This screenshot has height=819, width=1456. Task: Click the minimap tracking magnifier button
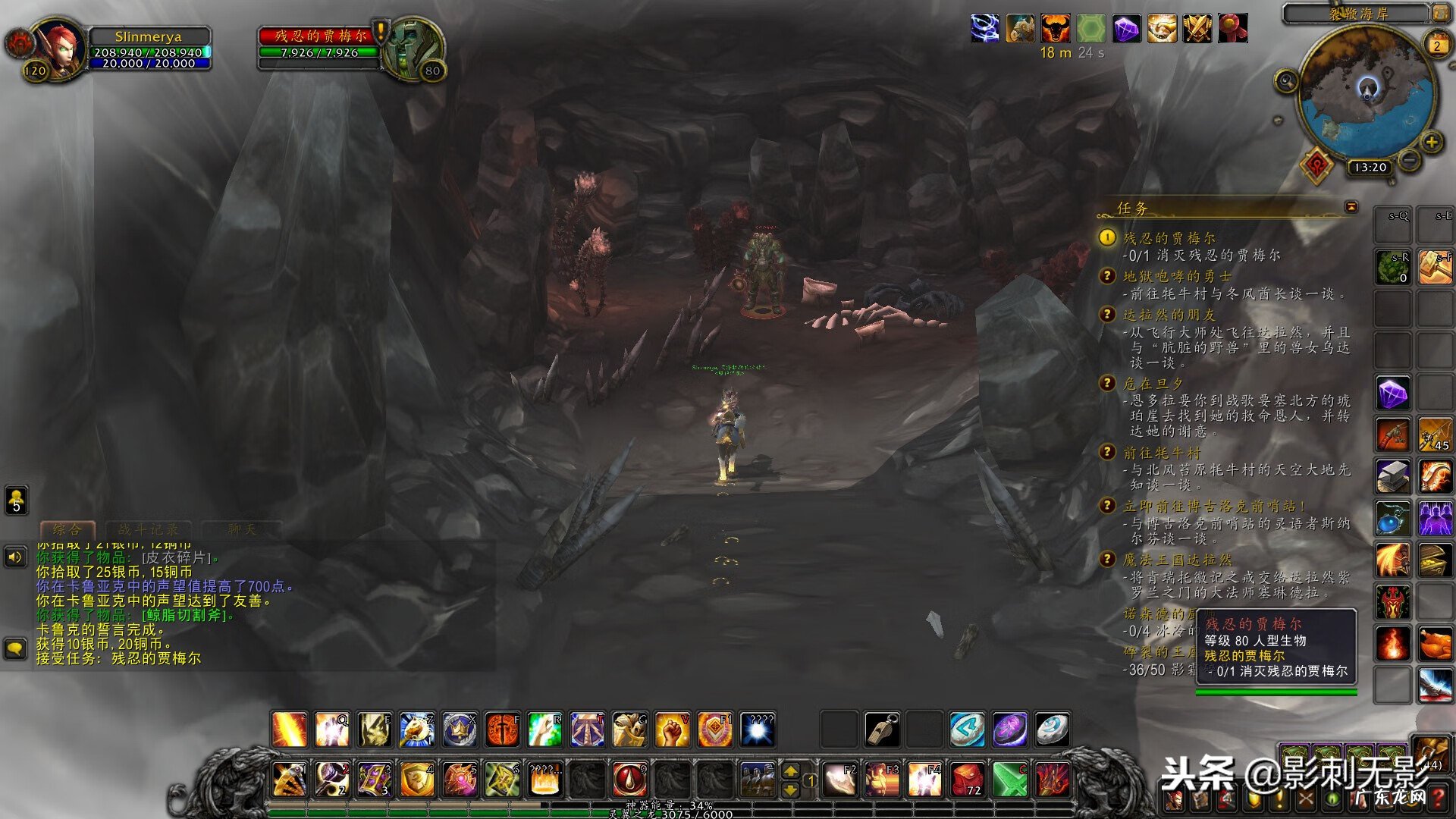[1287, 81]
